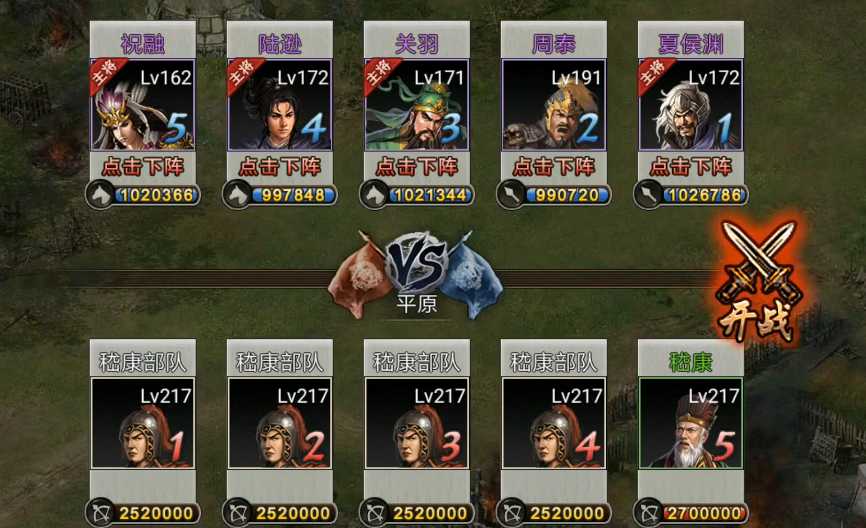Remove 关羽 from the formation
The width and height of the screenshot is (866, 528).
coord(416,166)
